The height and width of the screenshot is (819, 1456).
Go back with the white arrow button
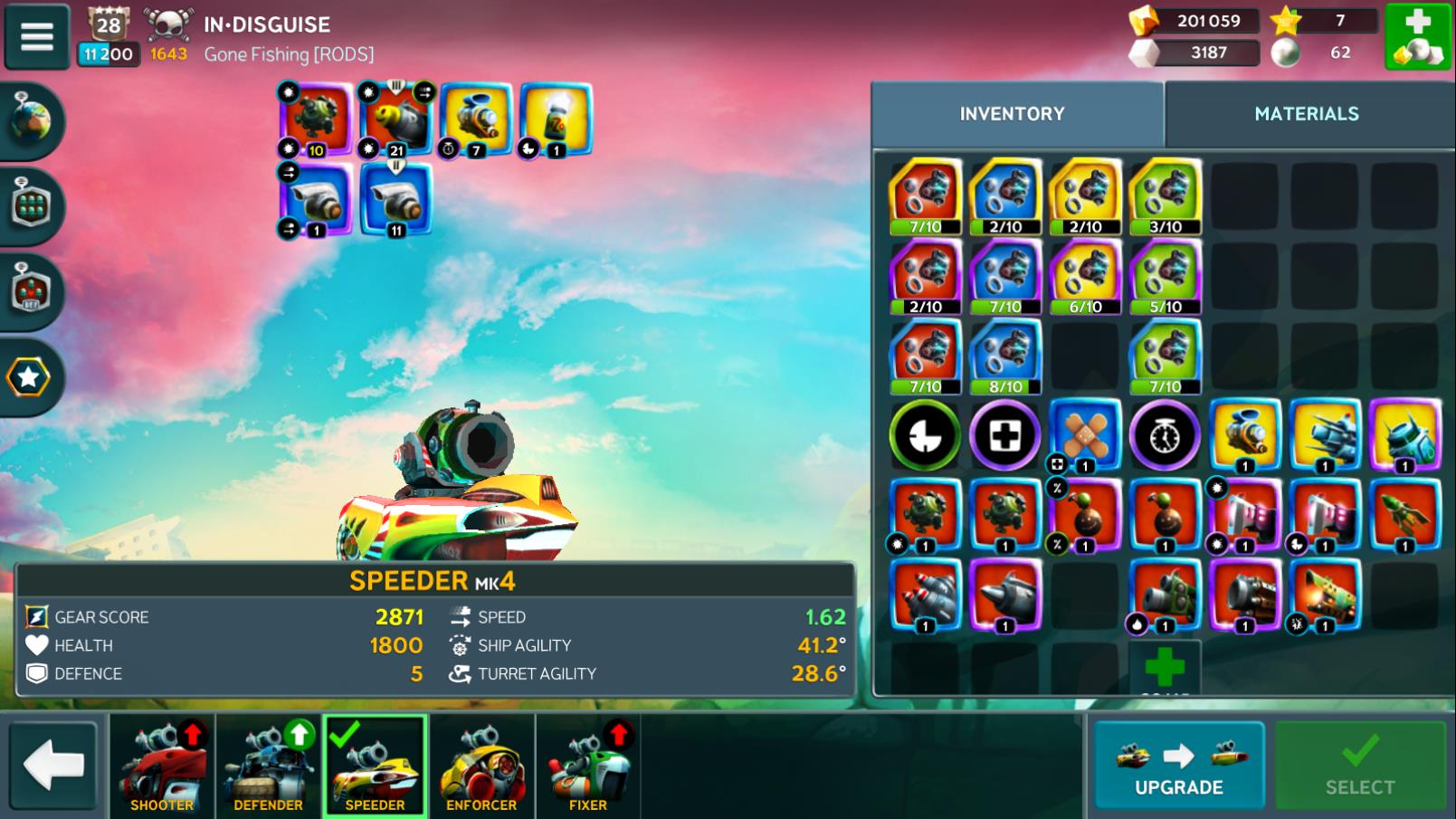click(x=53, y=766)
